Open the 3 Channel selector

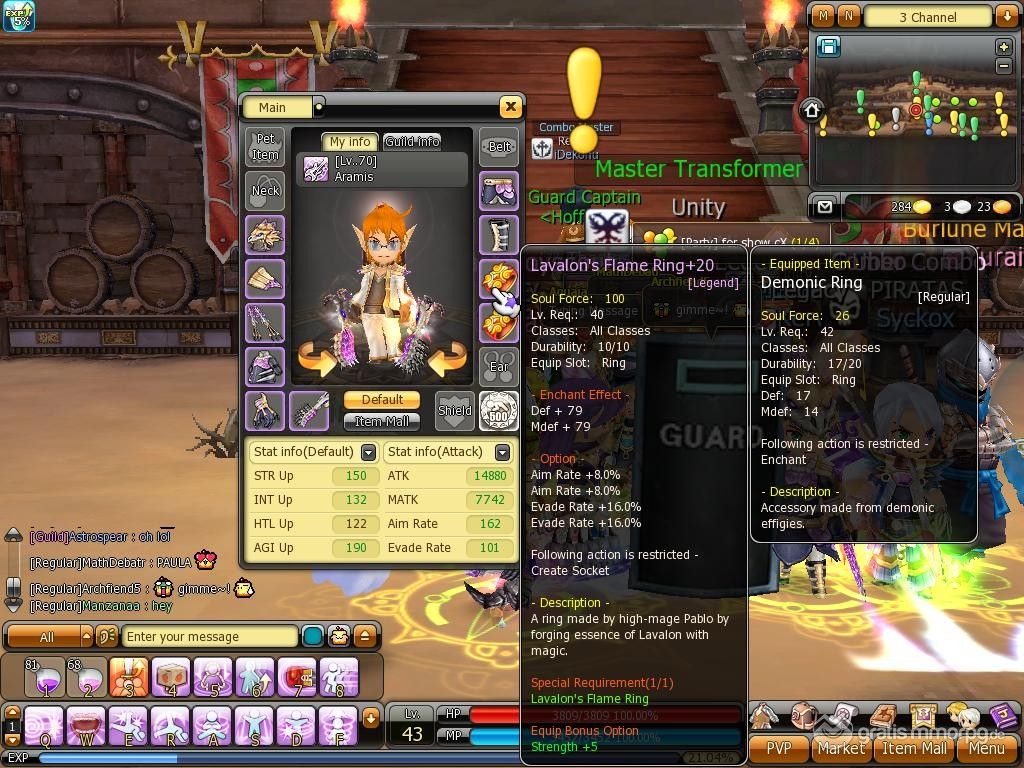928,17
